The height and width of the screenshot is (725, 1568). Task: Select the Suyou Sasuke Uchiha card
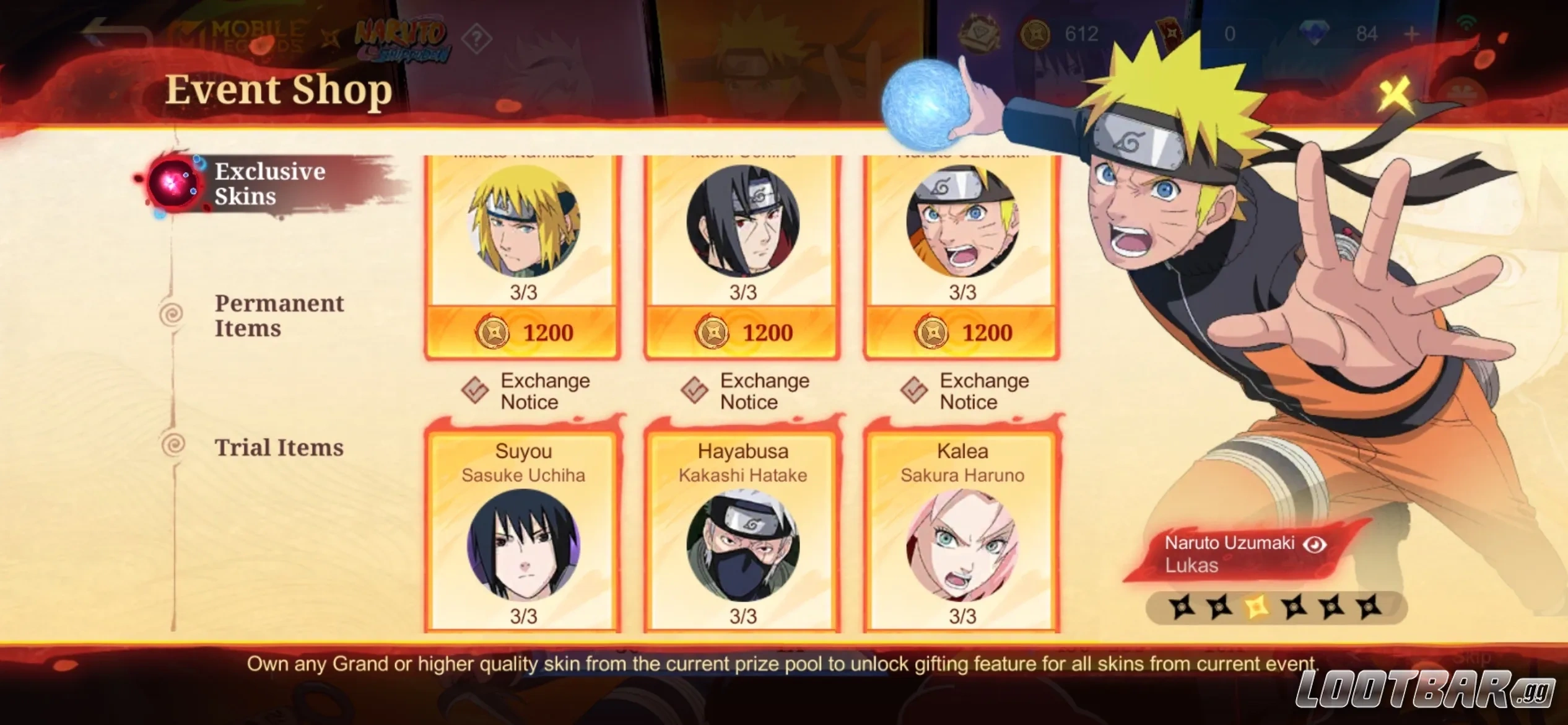coord(523,533)
